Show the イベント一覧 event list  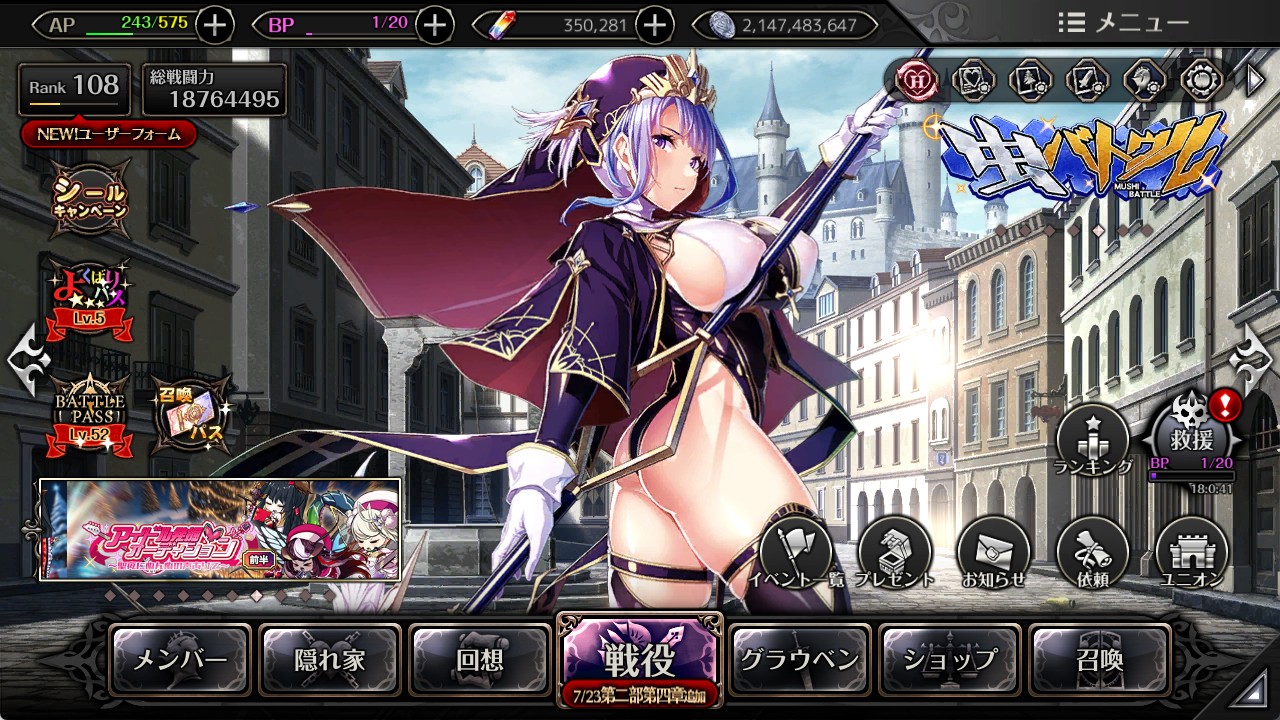tap(795, 553)
